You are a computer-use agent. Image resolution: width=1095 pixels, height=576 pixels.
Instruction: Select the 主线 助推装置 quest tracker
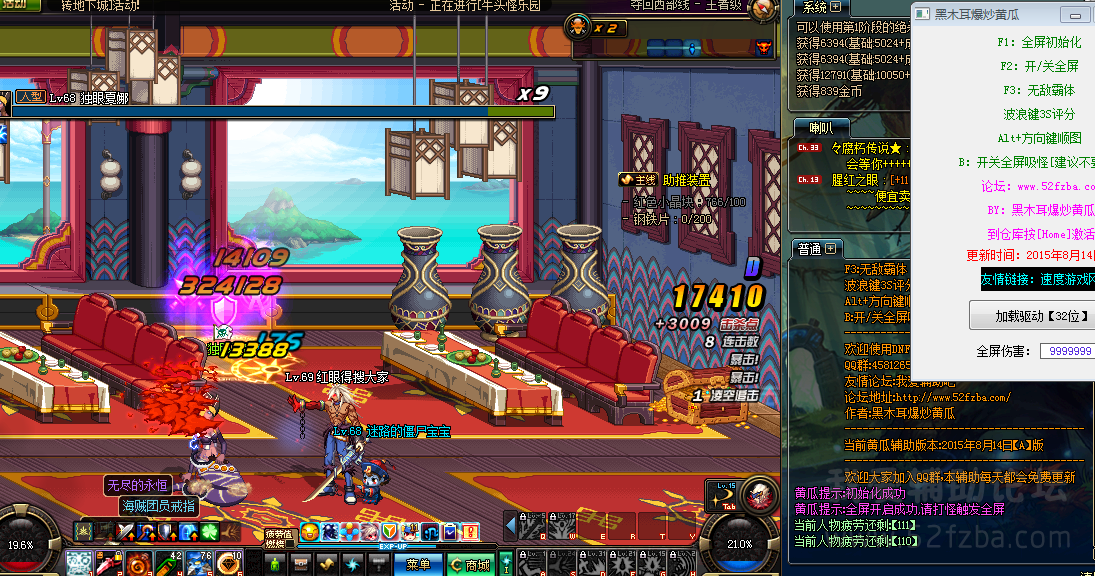pyautogui.click(x=664, y=179)
